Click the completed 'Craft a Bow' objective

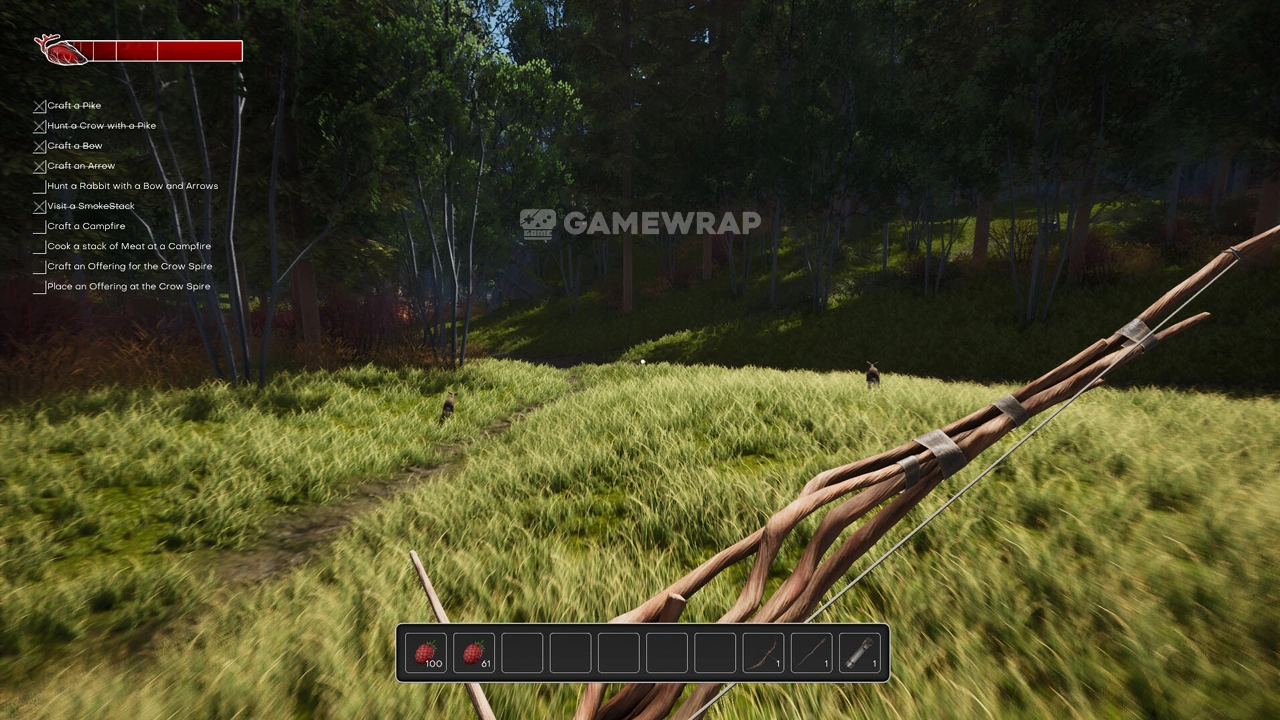tap(74, 145)
